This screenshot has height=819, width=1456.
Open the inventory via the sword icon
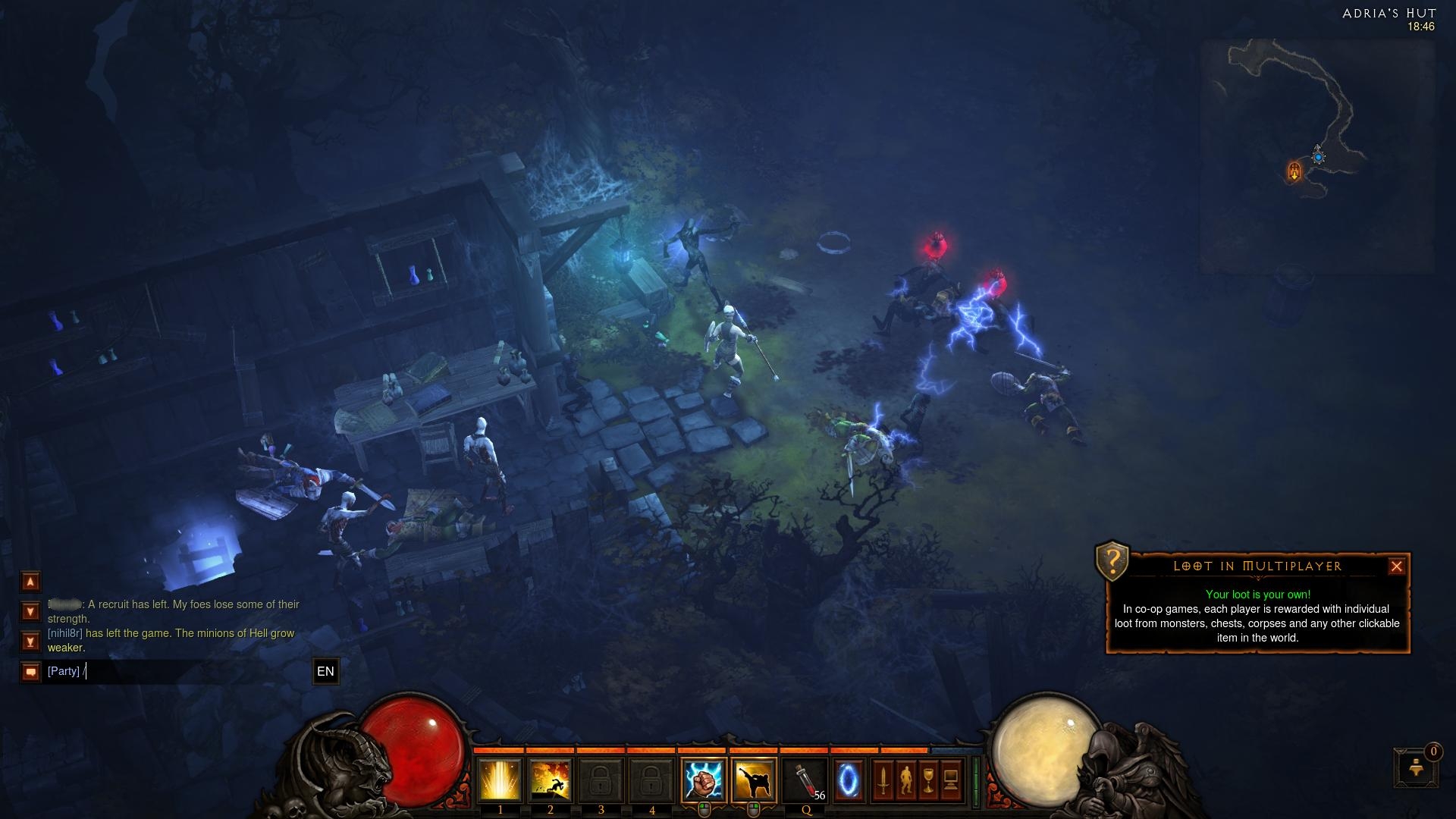point(883,780)
